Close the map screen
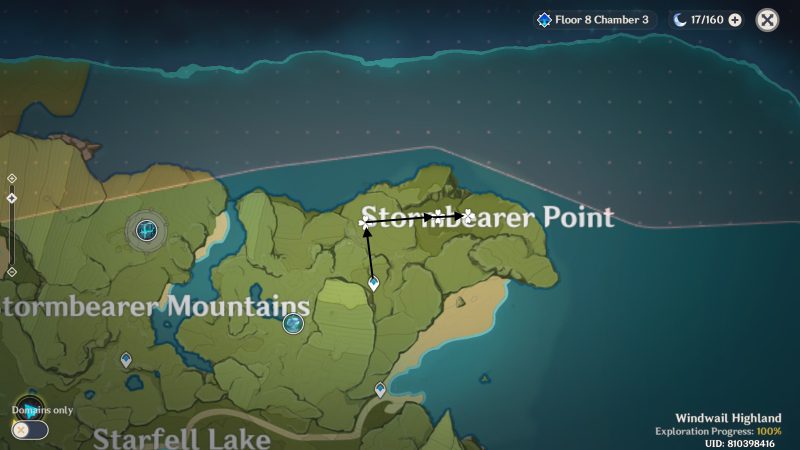The image size is (800, 450). (x=767, y=20)
